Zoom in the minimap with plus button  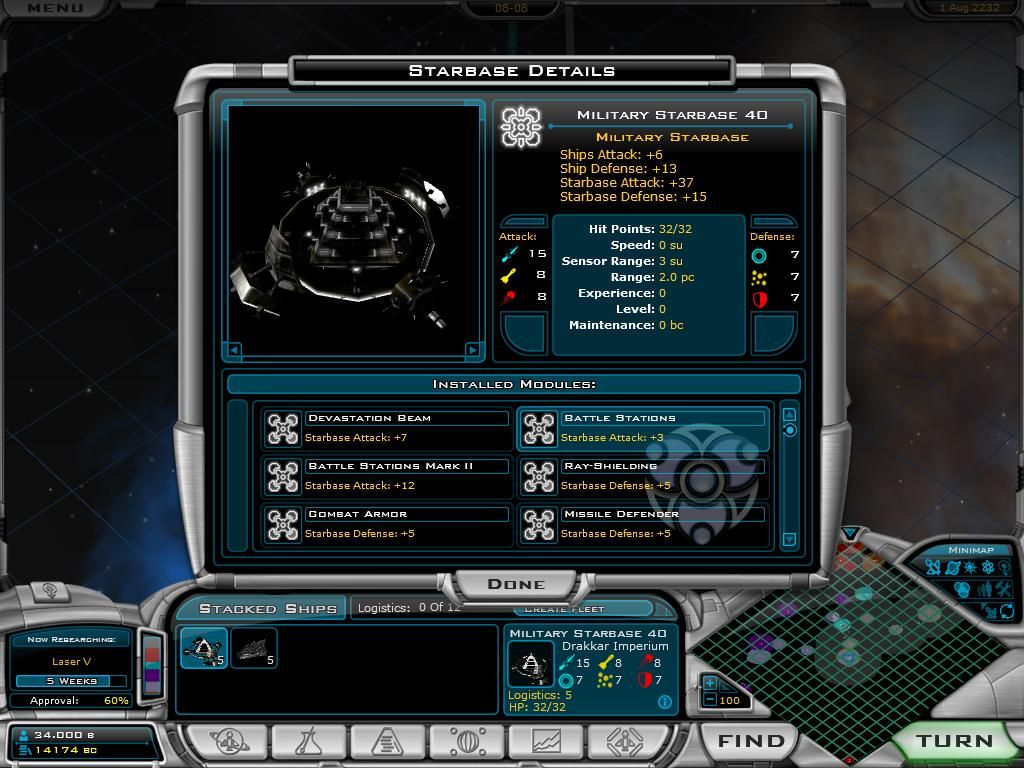tap(710, 684)
